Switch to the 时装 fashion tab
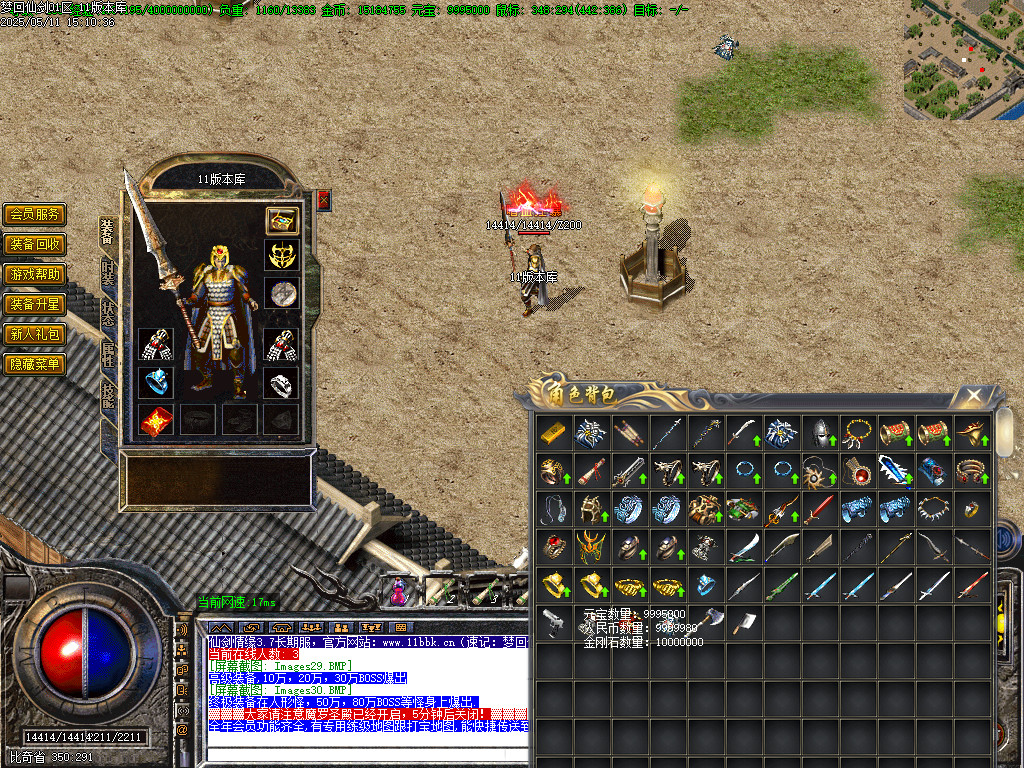 point(108,274)
